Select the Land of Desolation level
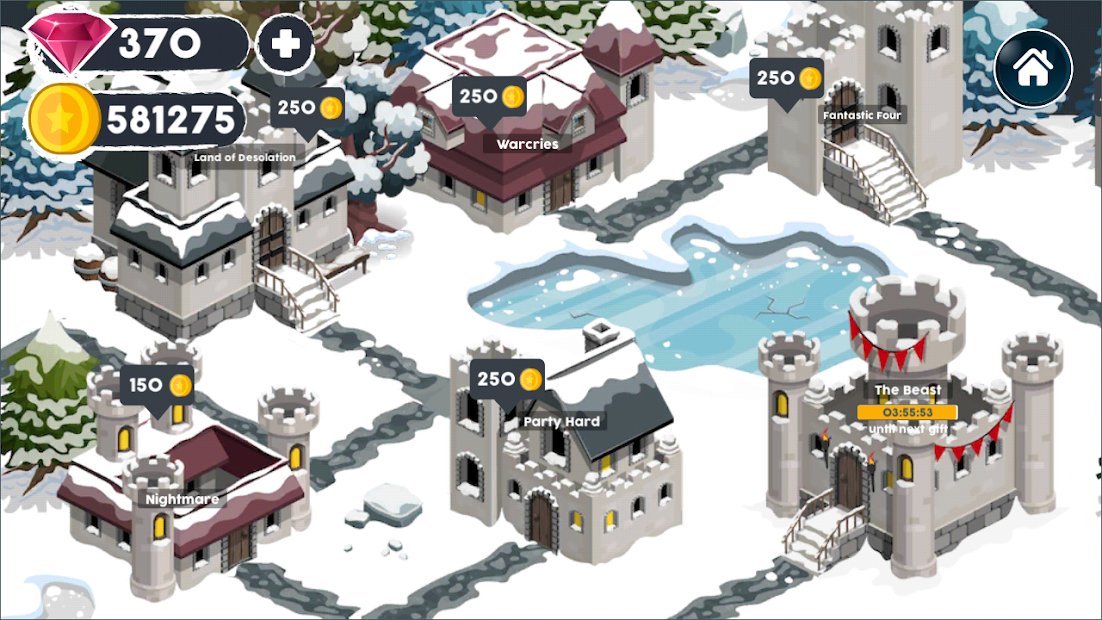 [245, 157]
